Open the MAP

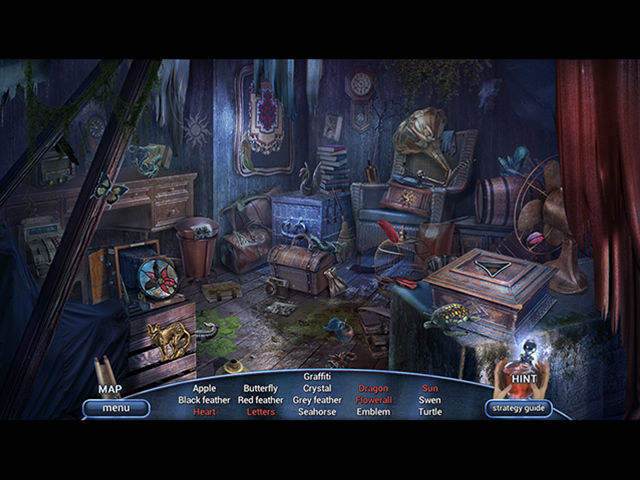click(110, 389)
